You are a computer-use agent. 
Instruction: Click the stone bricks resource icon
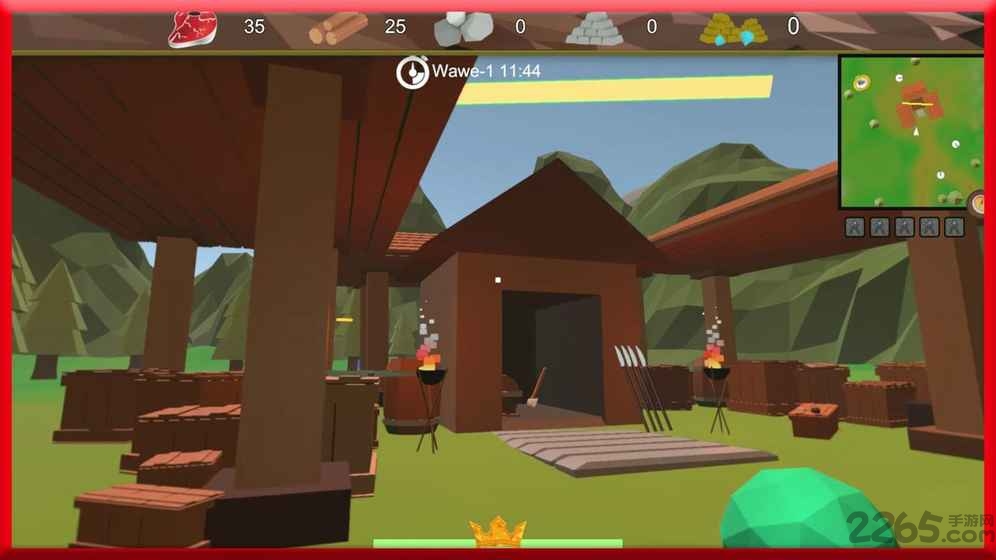594,29
